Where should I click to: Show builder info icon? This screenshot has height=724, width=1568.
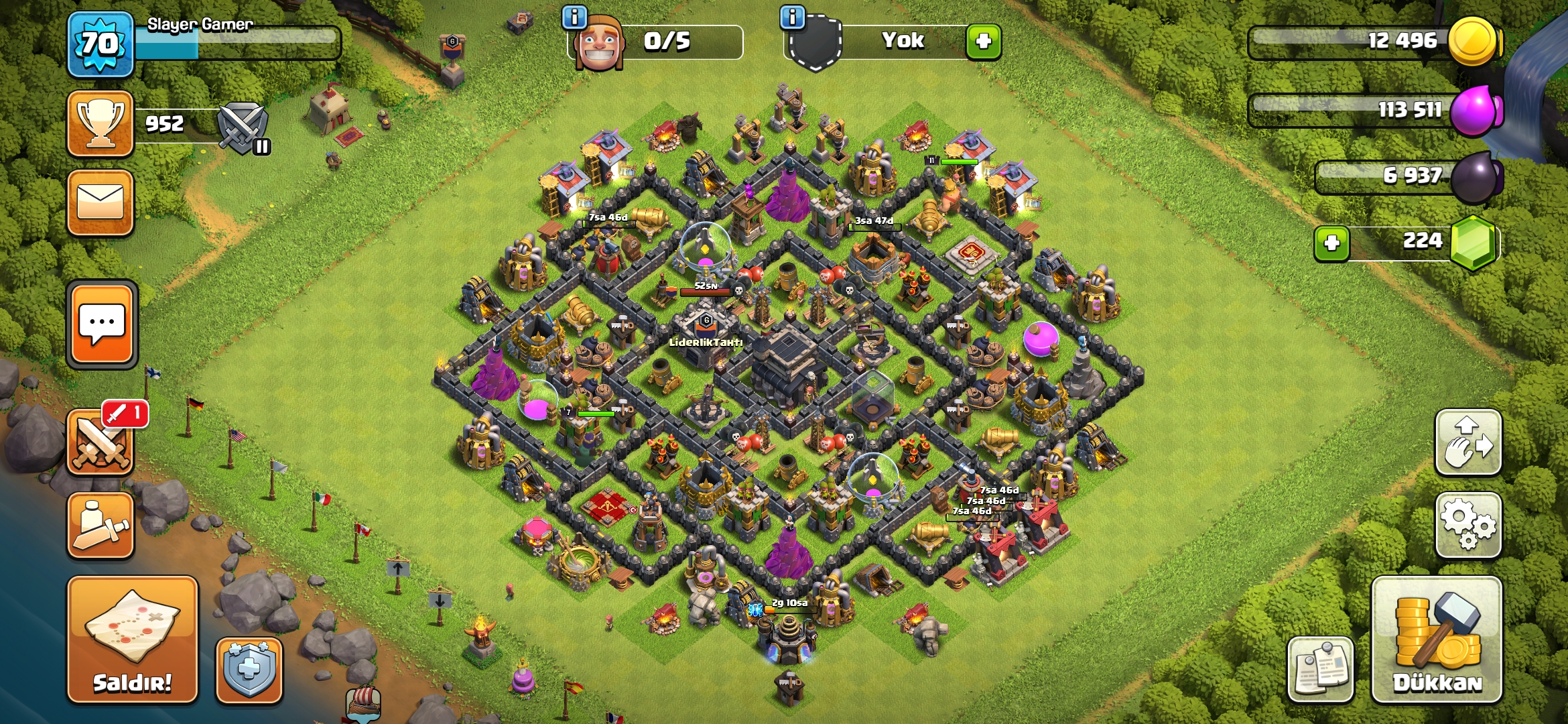point(574,17)
